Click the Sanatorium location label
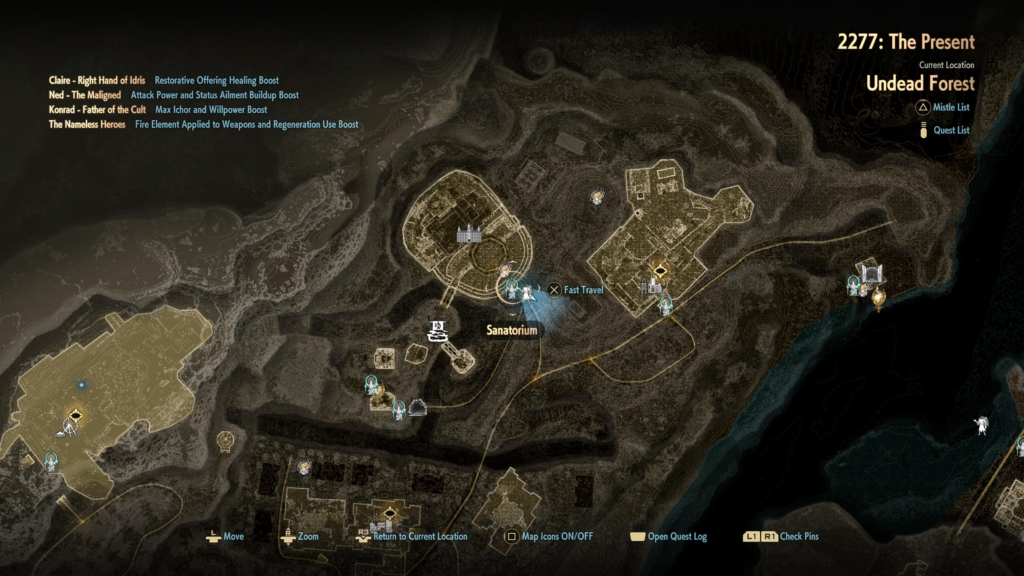Screen dimensions: 1024x576 coord(512,331)
